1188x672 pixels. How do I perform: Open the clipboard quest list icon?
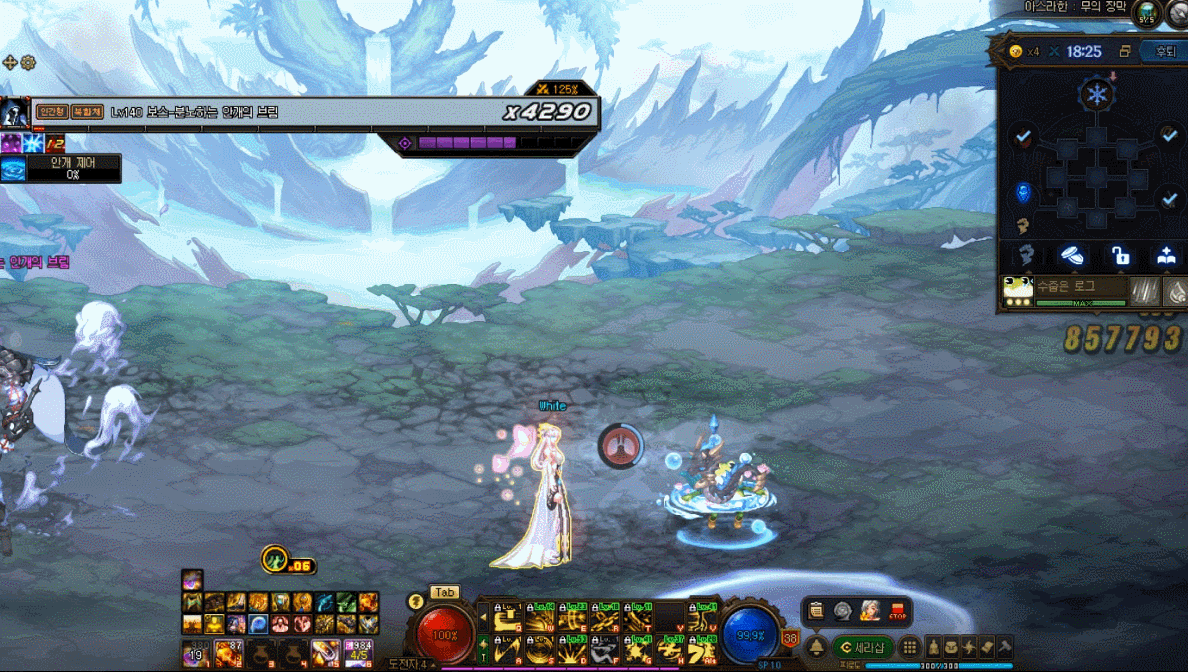coord(817,611)
